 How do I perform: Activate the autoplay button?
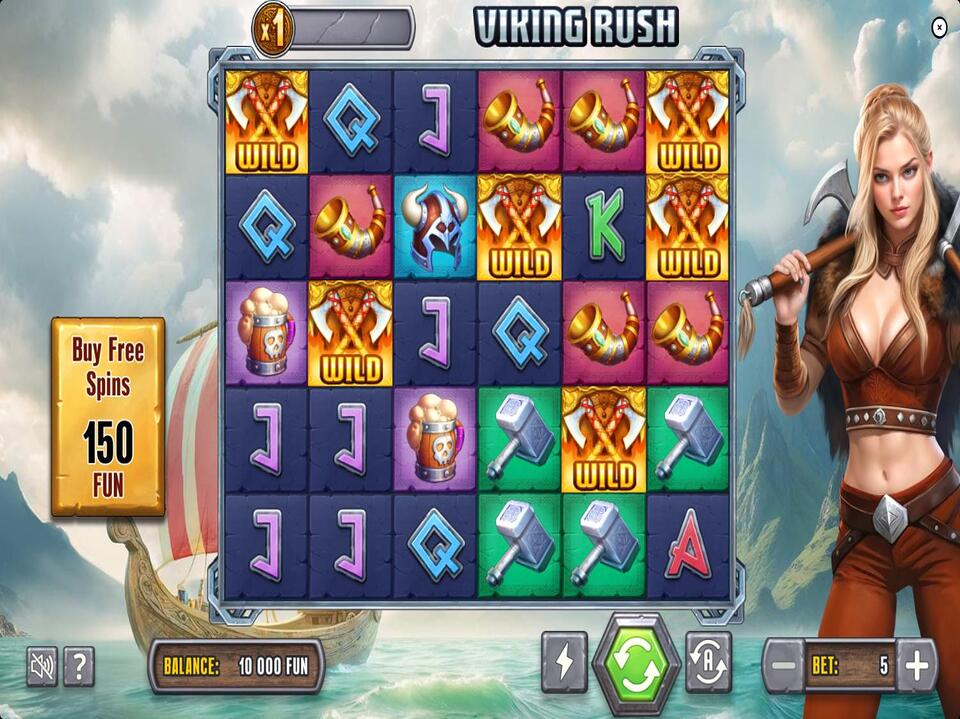[x=708, y=662]
